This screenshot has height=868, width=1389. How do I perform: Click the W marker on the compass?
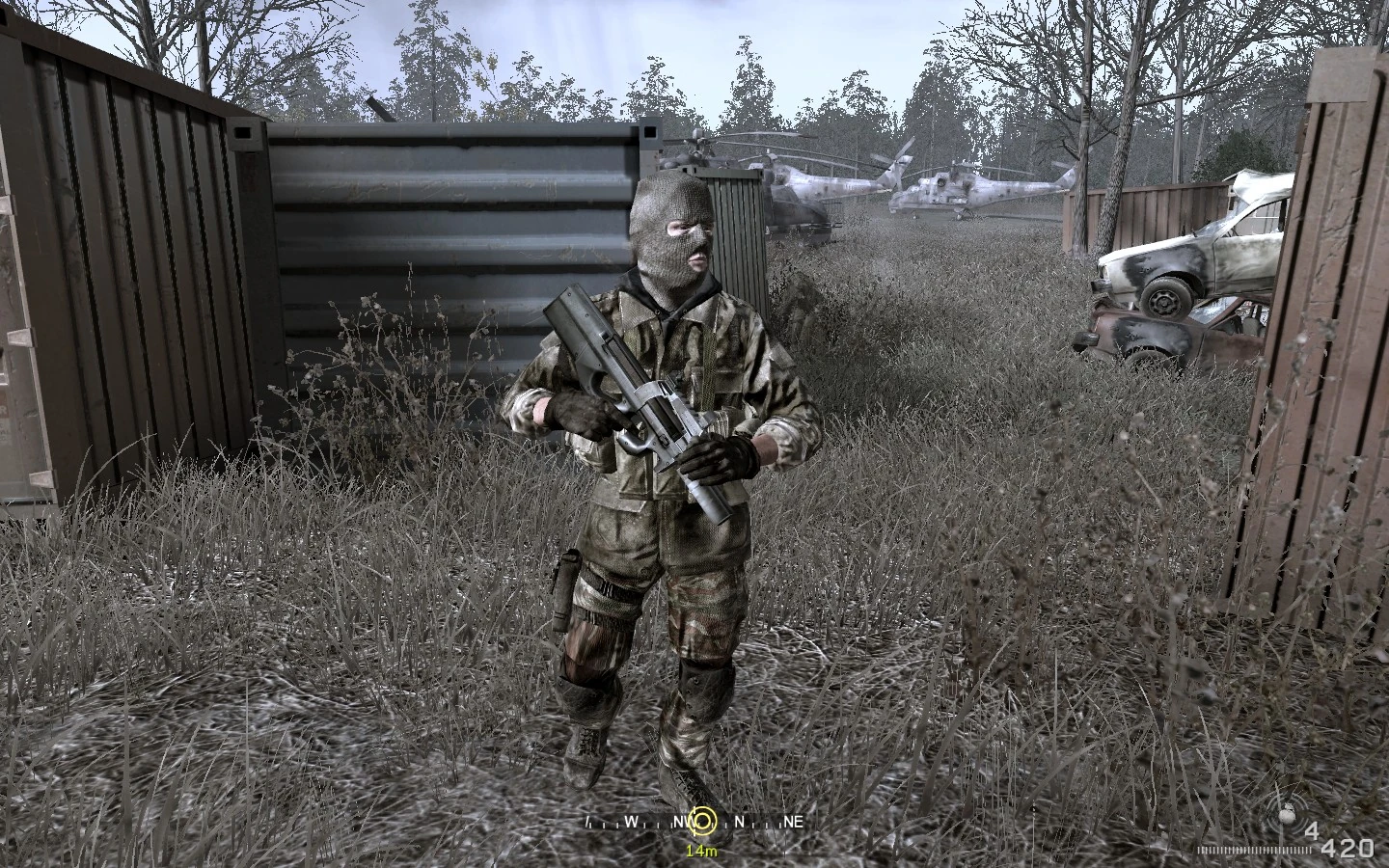[632, 822]
